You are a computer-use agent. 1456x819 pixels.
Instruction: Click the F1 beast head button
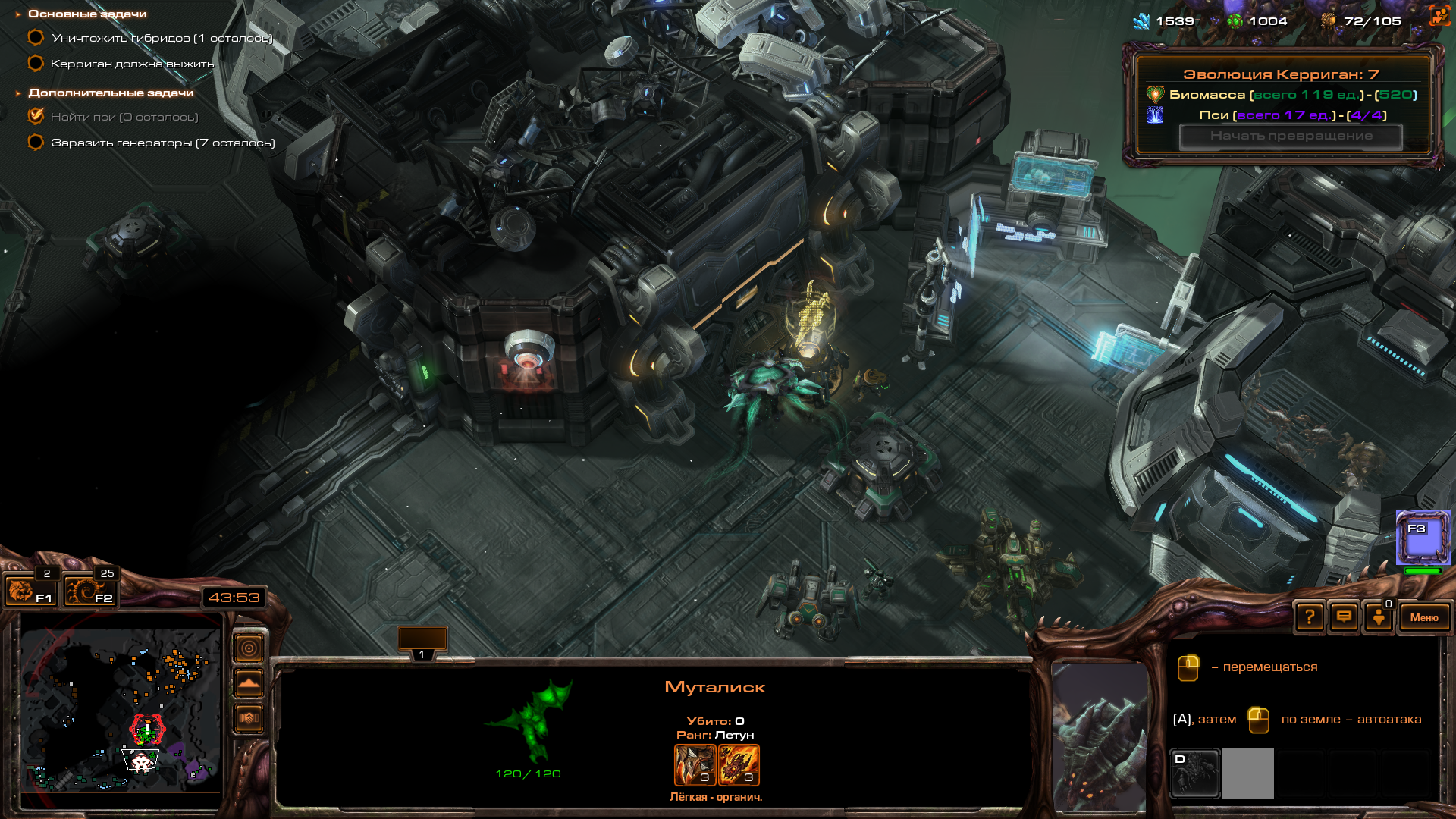pos(30,591)
